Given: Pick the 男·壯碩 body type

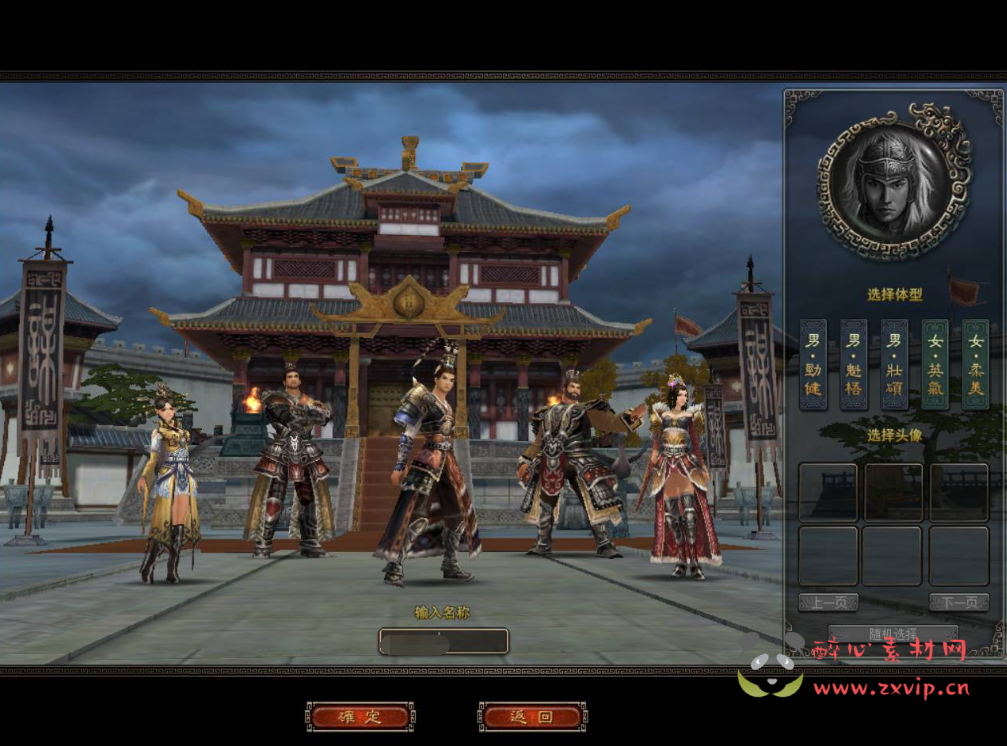Looking at the screenshot, I should click(x=894, y=364).
